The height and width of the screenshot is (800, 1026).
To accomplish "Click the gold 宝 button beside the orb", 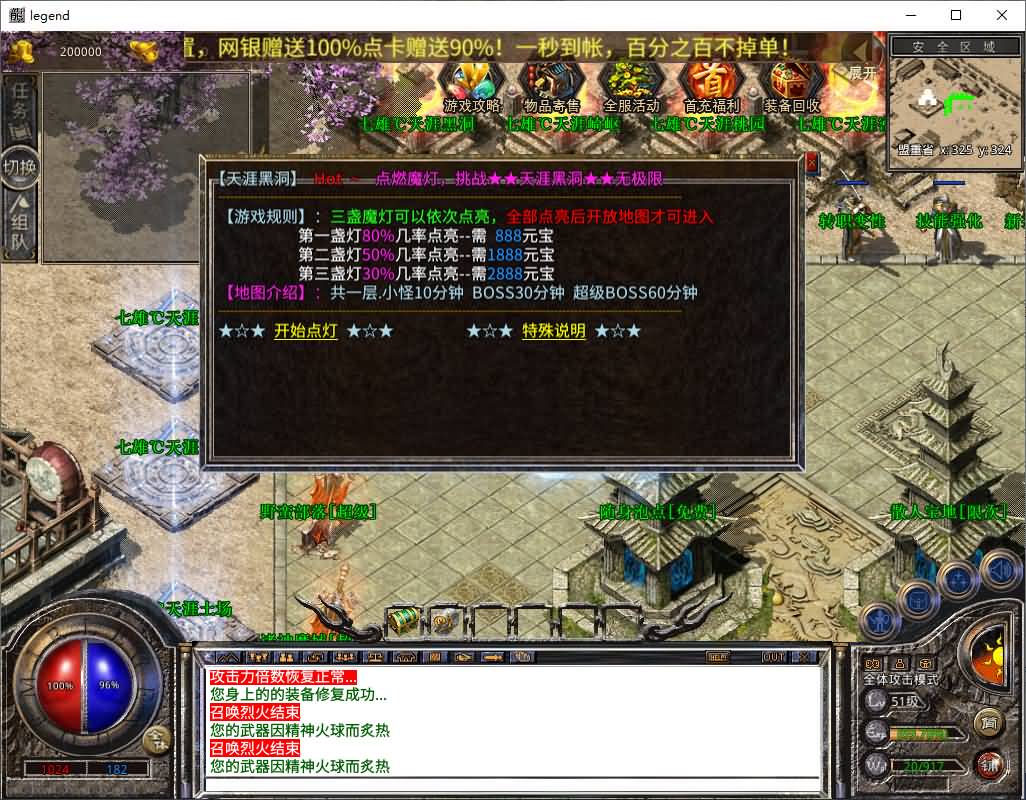I will point(156,740).
